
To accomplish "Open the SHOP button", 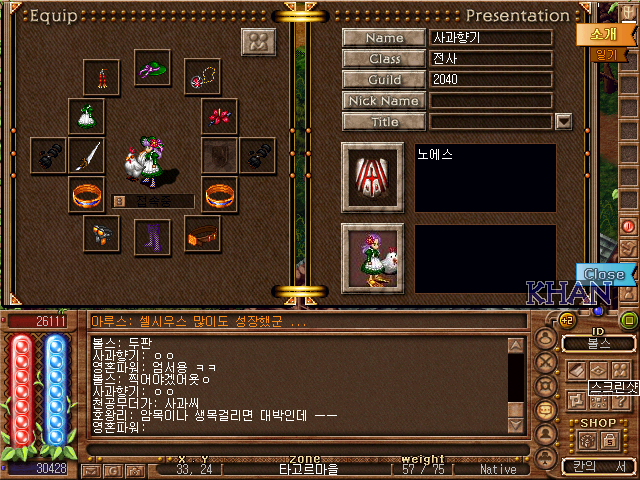I will click(598, 423).
